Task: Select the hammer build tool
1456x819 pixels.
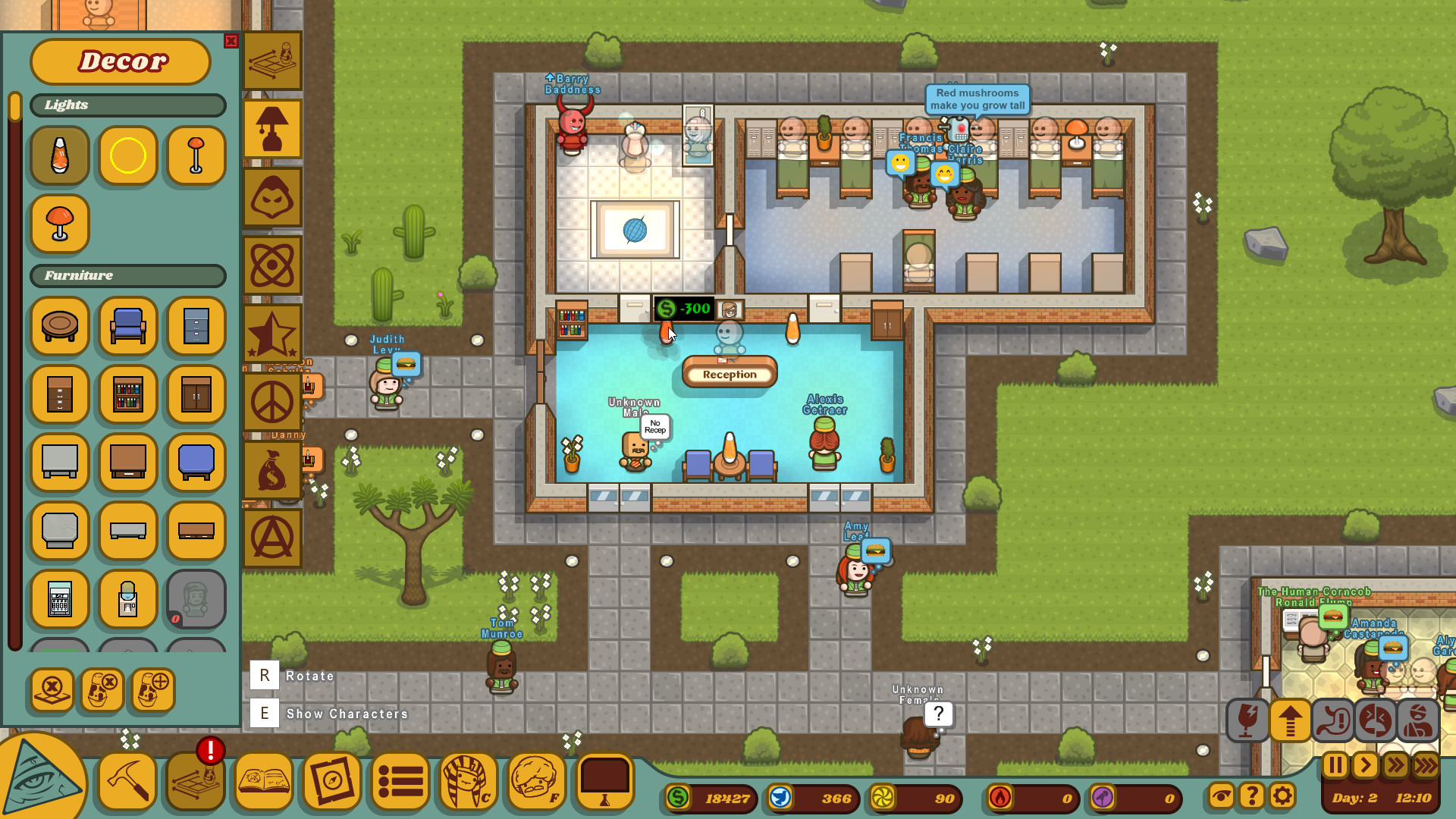Action: 126,783
